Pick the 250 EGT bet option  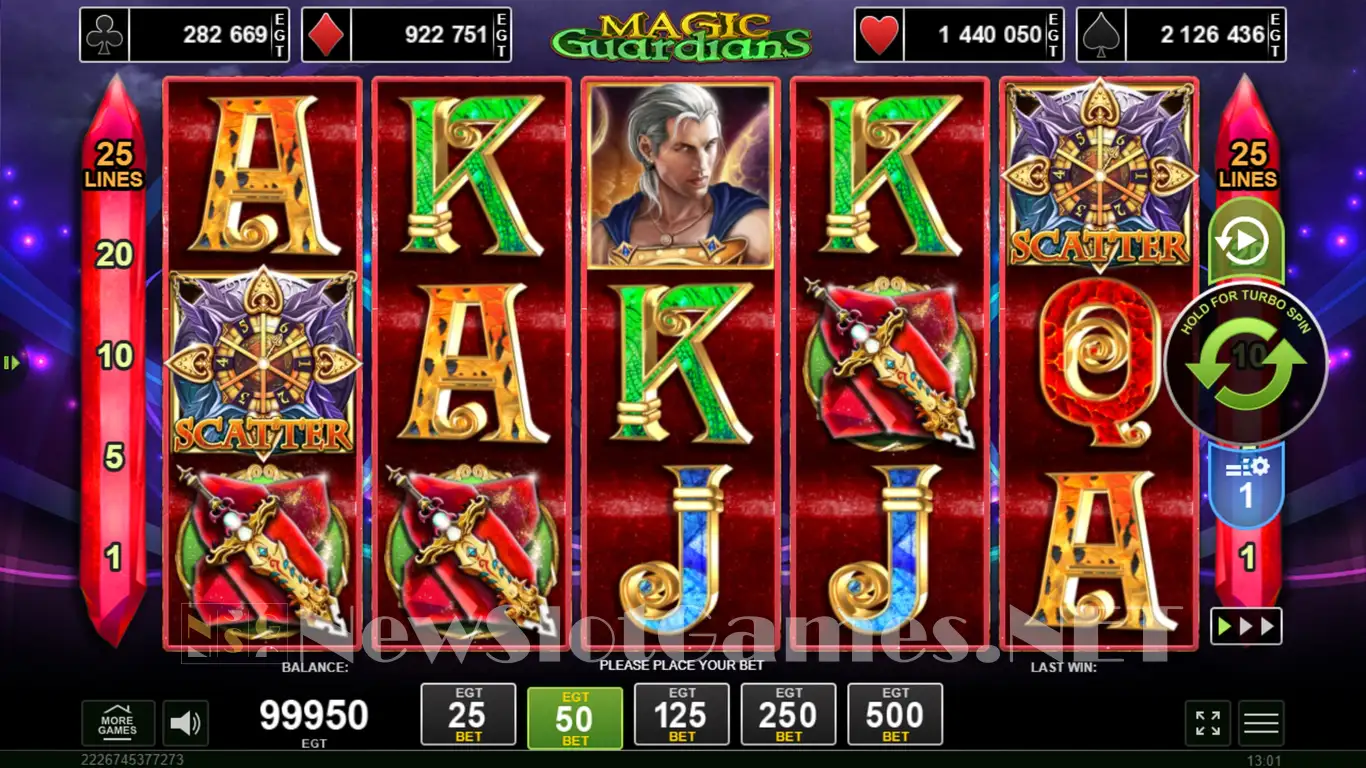pyautogui.click(x=789, y=714)
